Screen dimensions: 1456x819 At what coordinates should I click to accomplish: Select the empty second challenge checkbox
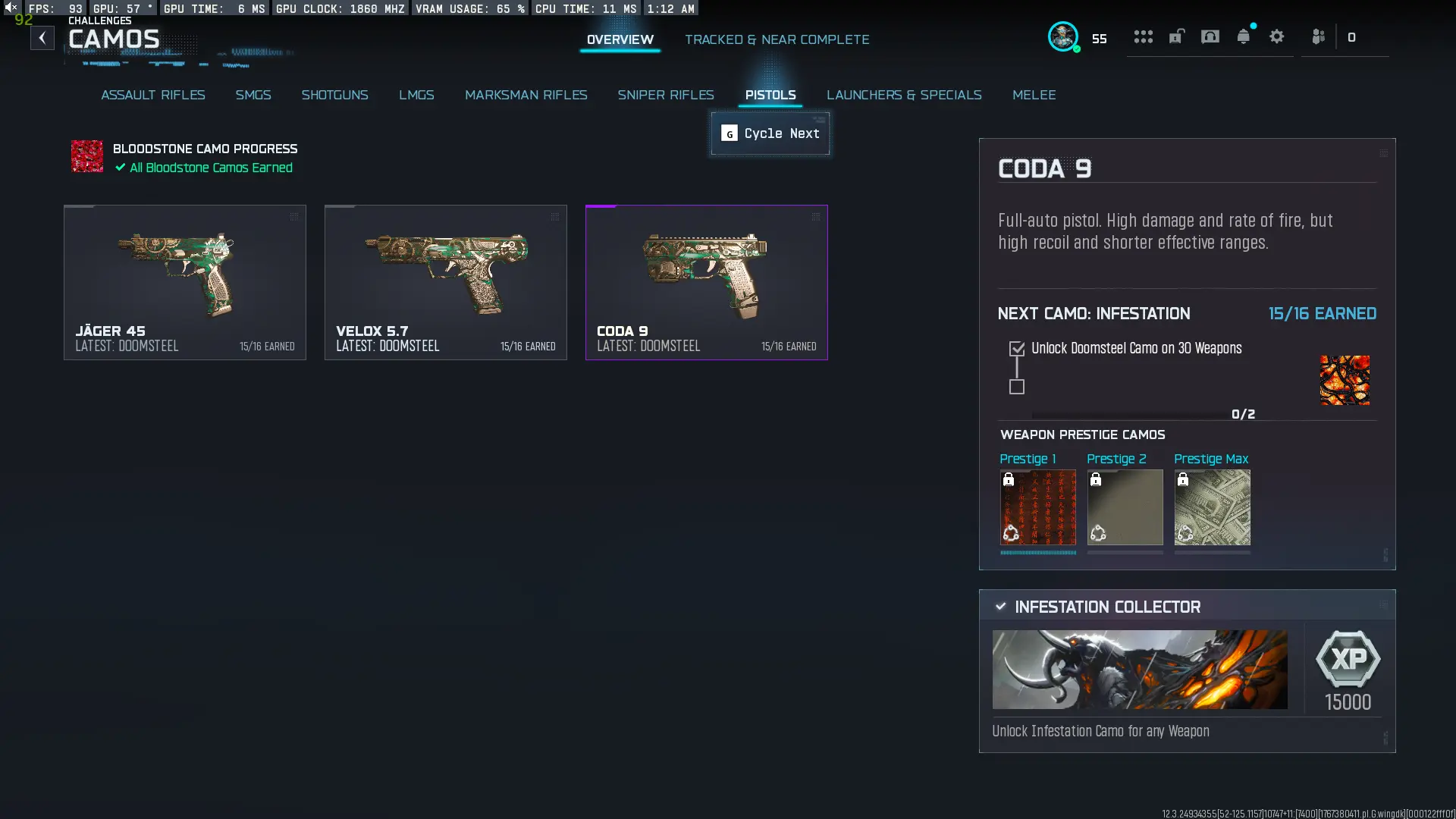[x=1016, y=387]
